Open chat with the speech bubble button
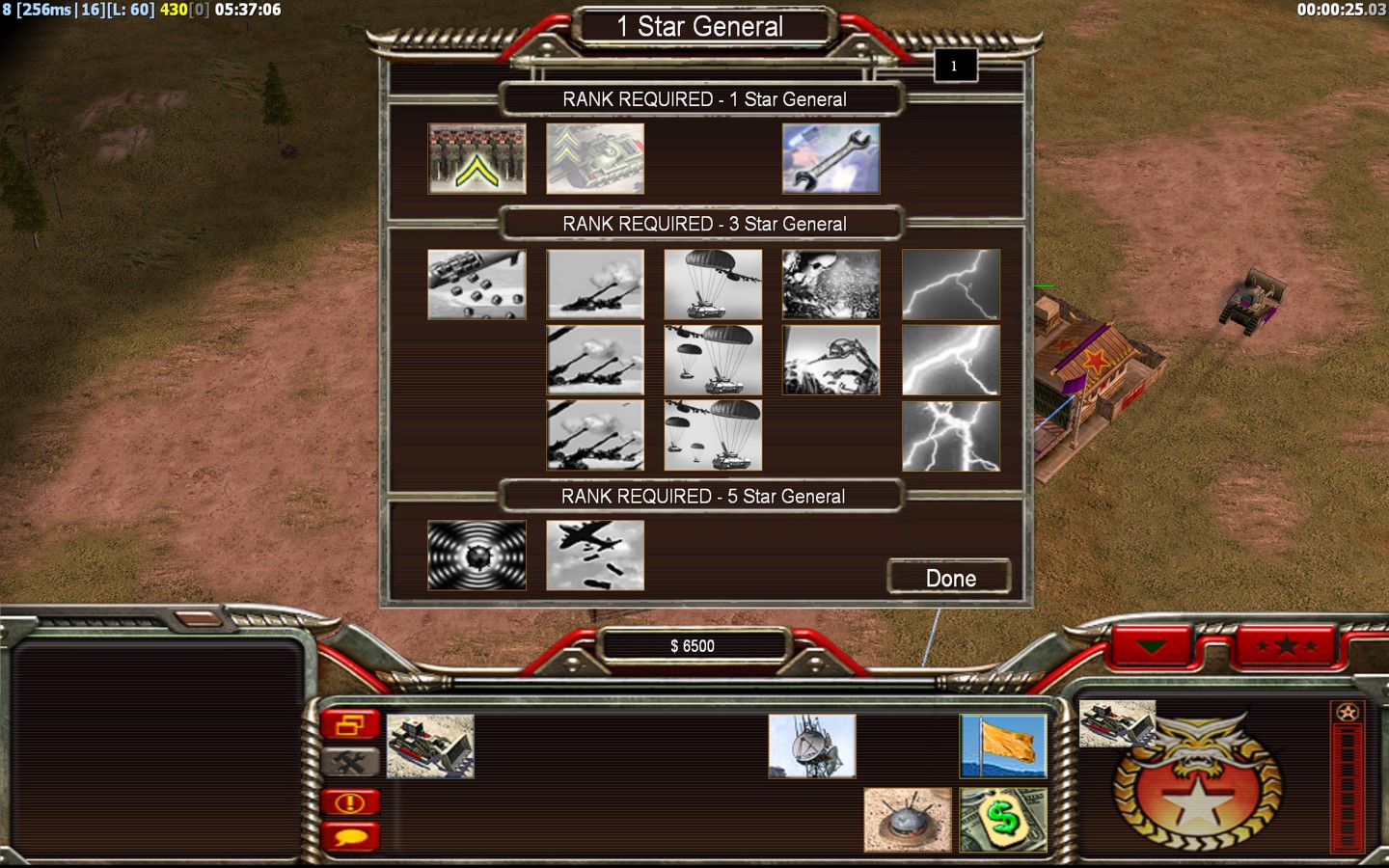 [x=350, y=836]
